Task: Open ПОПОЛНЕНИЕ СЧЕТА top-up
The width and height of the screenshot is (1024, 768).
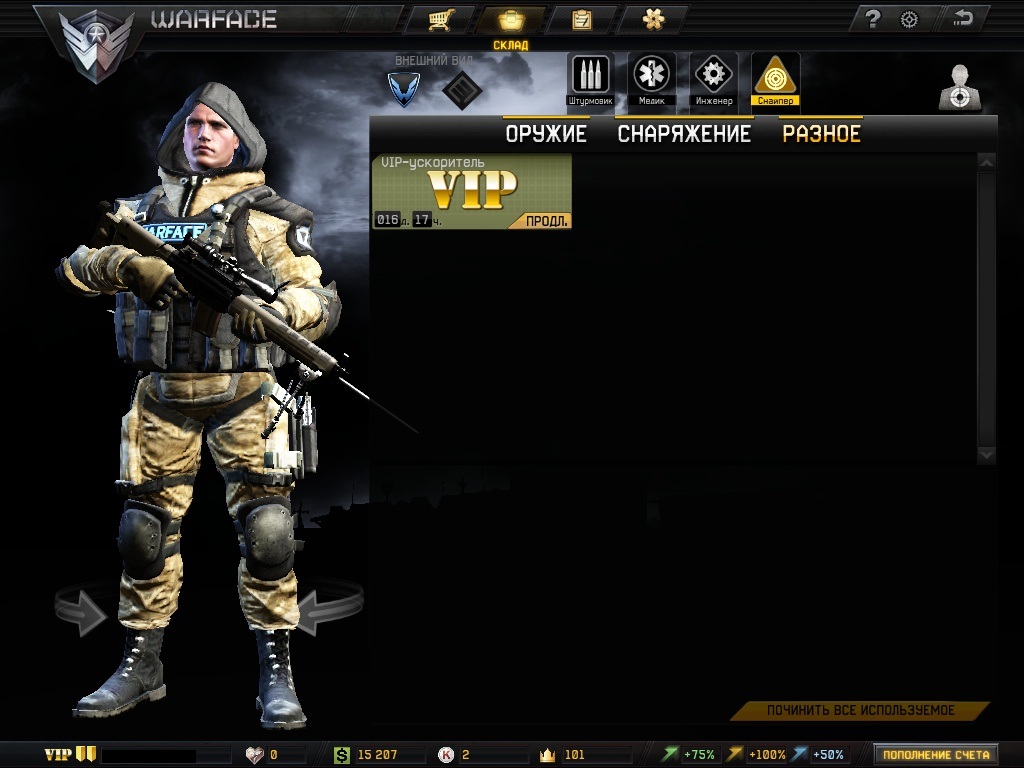Action: tap(936, 755)
